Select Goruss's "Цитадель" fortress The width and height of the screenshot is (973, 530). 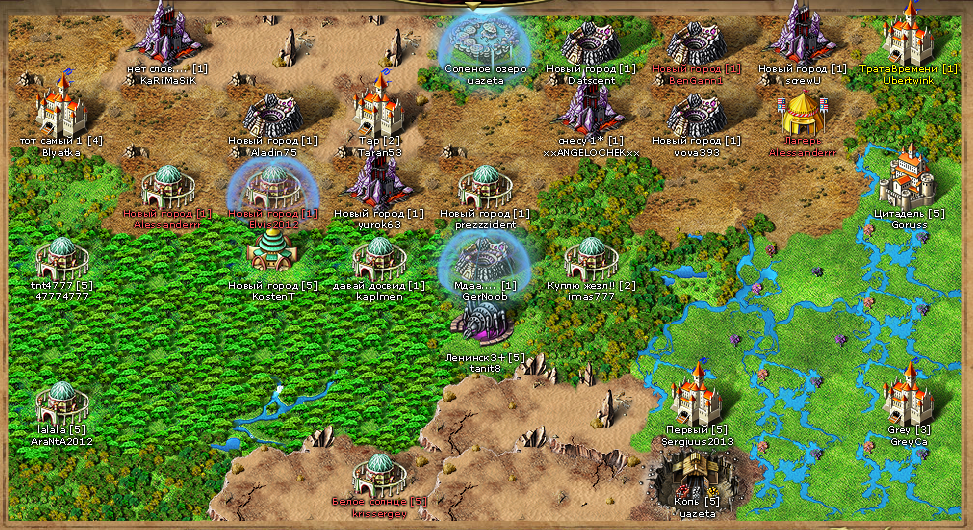click(x=908, y=177)
